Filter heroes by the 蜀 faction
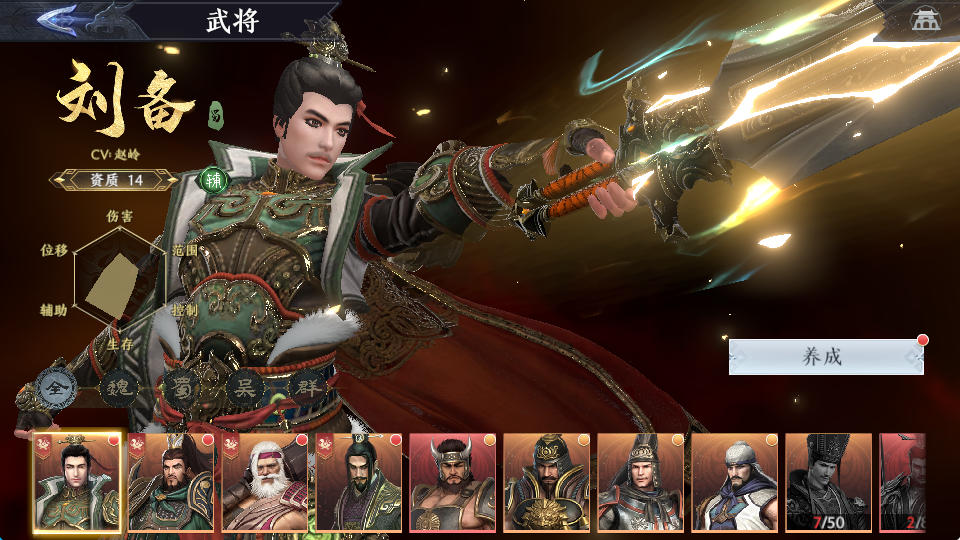The image size is (960, 540). click(180, 387)
